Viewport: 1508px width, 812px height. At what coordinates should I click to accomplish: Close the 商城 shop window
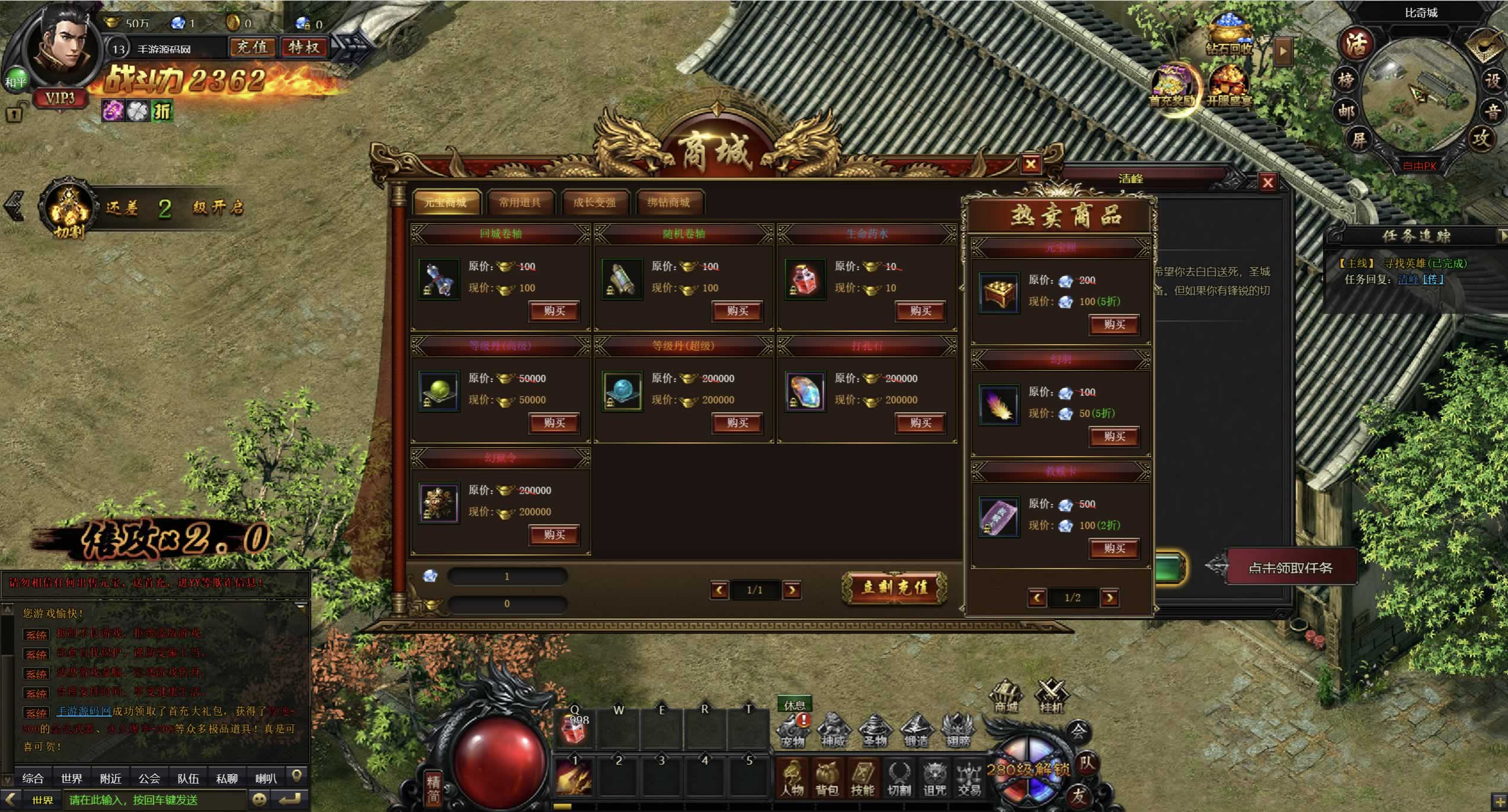(x=1030, y=164)
